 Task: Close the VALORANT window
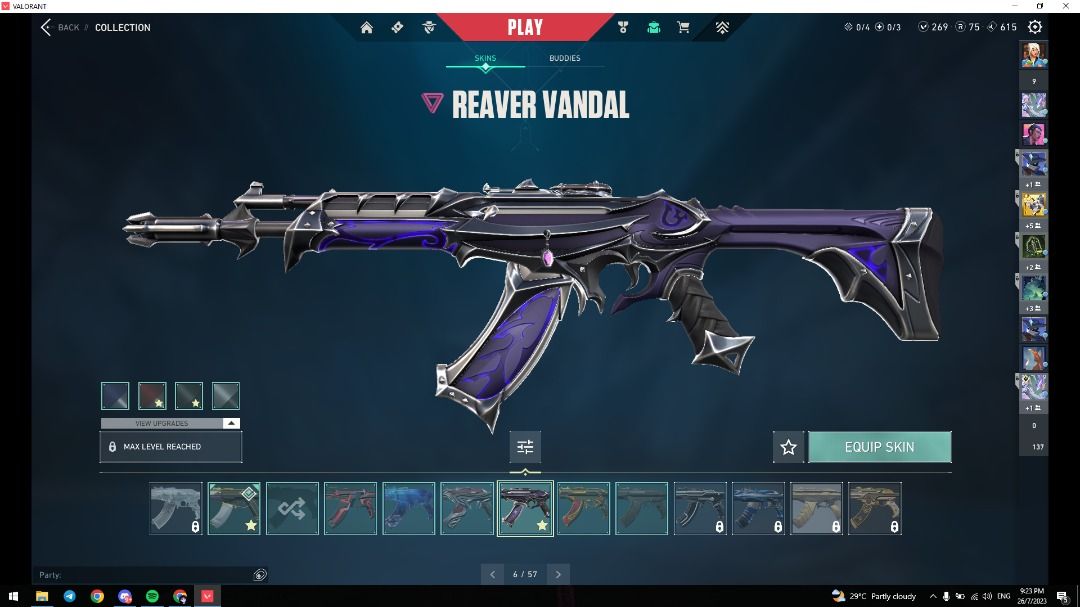click(1066, 6)
